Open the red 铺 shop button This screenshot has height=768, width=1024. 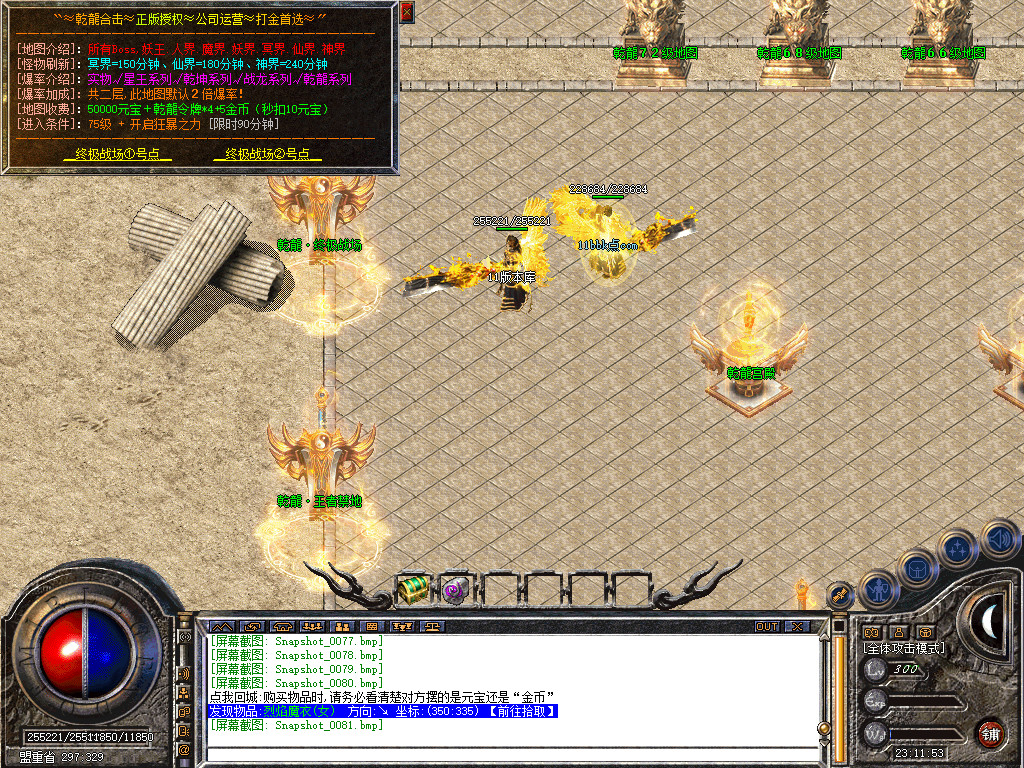coord(990,733)
